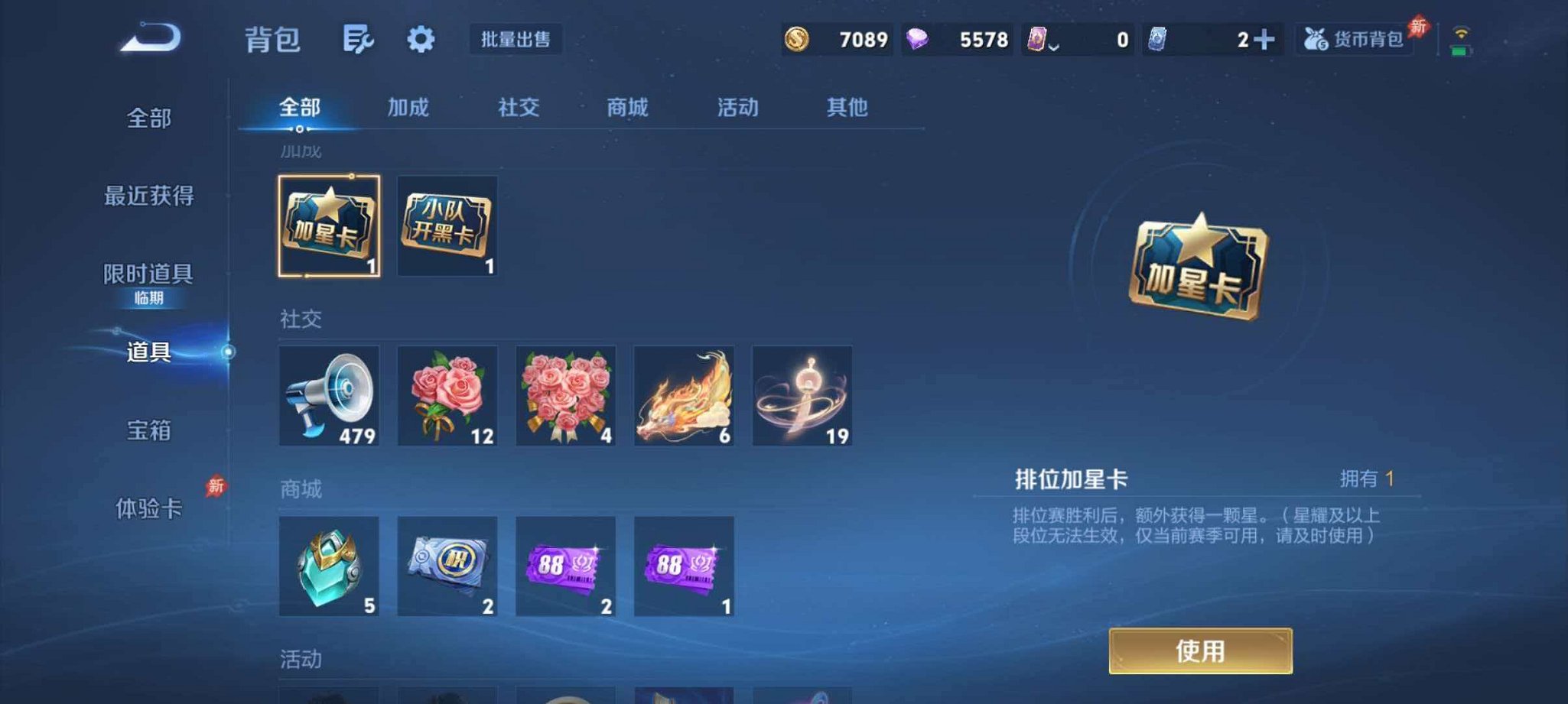Click the plus next to the blue card count
The image size is (1568, 704).
1274,39
